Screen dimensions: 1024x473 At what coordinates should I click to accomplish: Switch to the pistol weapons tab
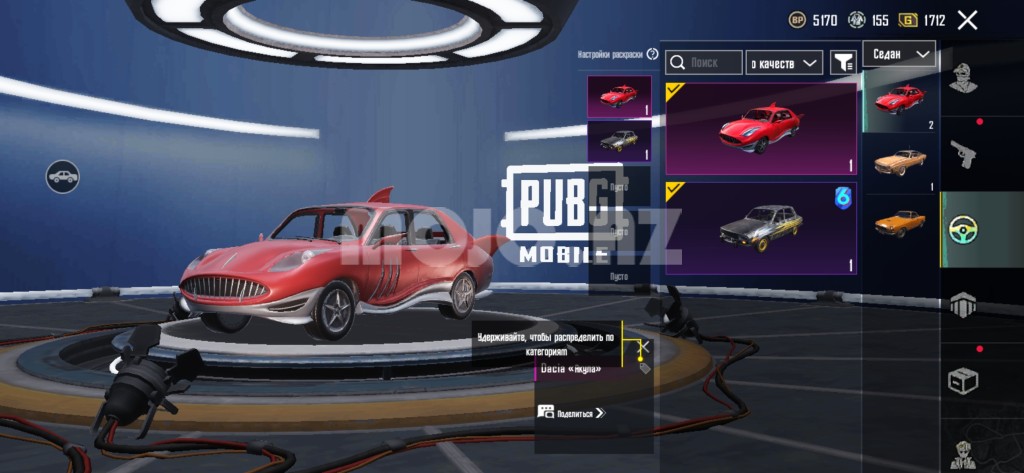963,153
